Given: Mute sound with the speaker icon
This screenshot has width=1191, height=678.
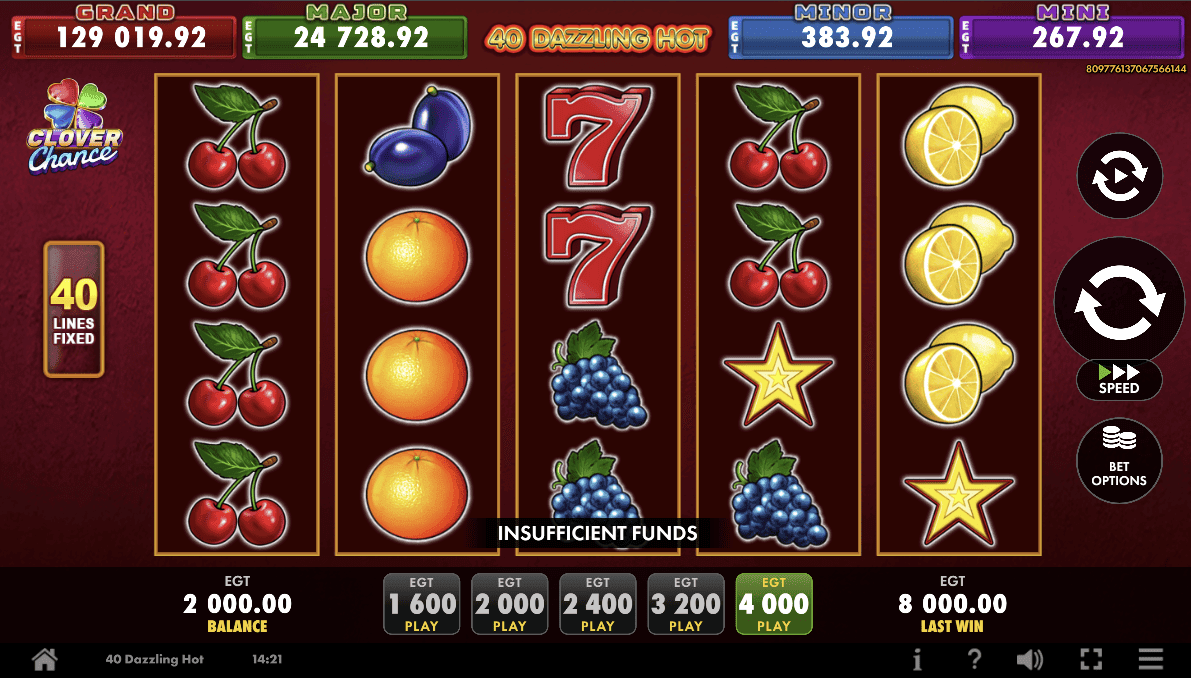Looking at the screenshot, I should 1030,660.
